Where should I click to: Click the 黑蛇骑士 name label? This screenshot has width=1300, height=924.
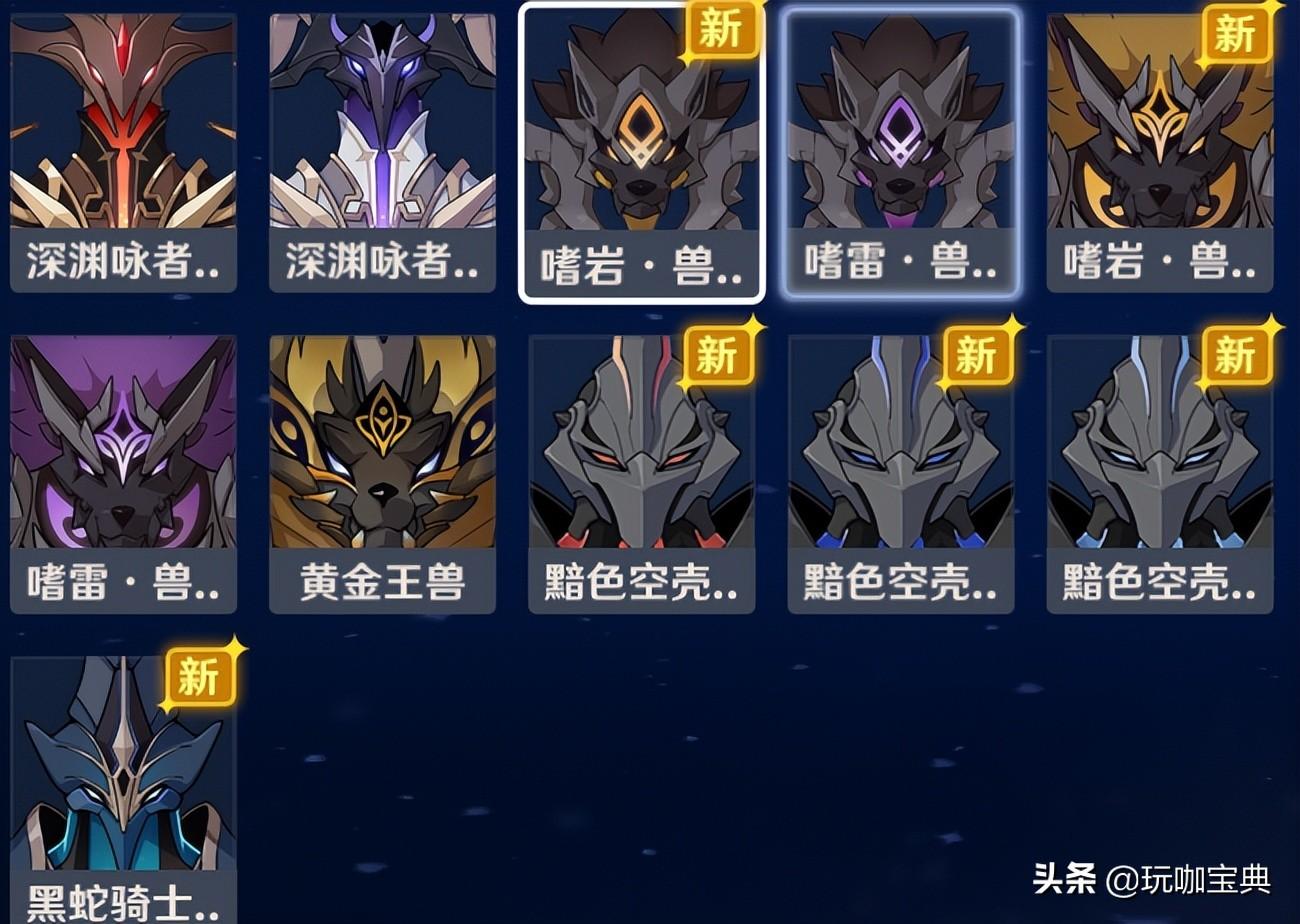click(120, 905)
